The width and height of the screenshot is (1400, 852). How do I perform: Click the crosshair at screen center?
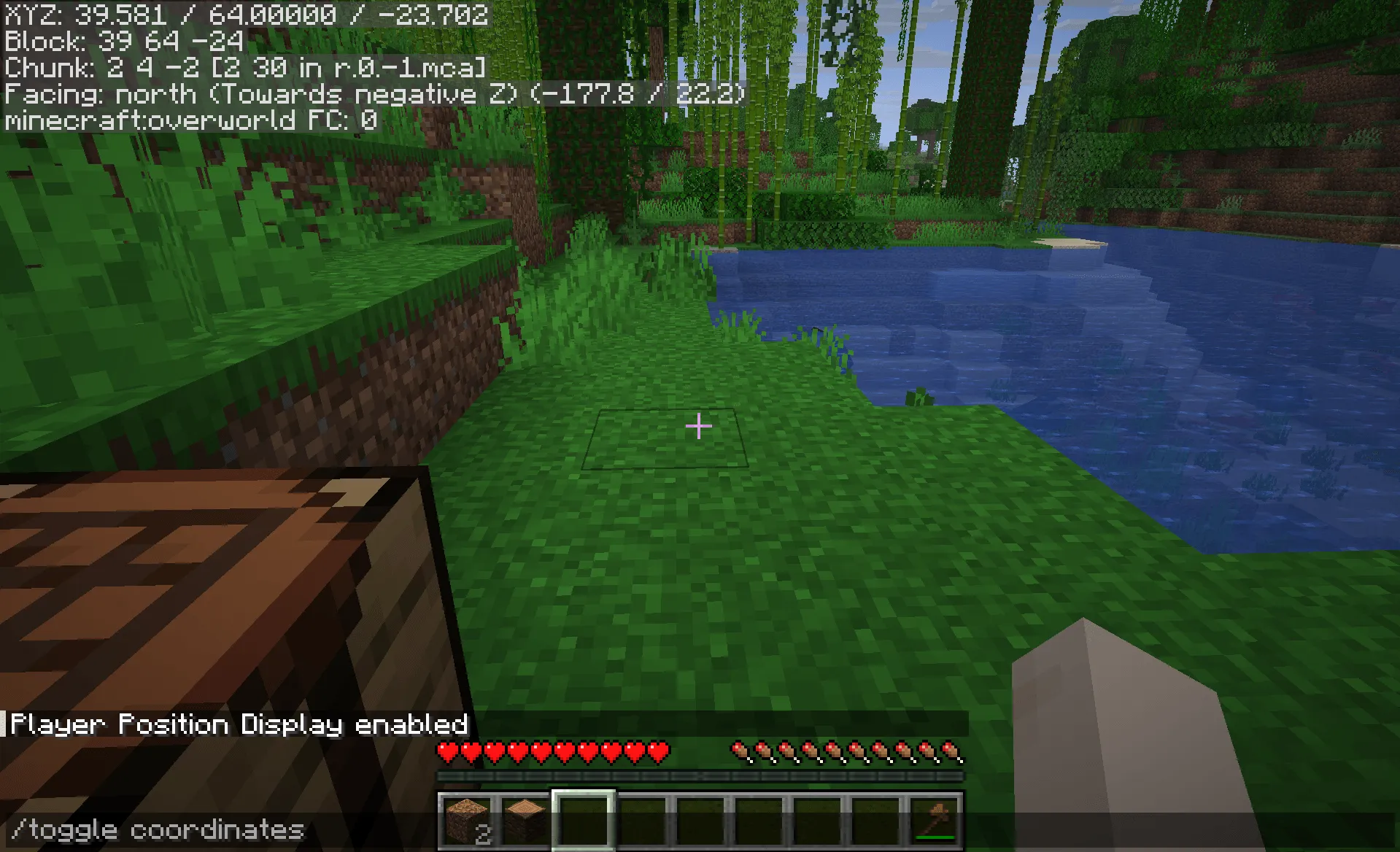tap(698, 426)
